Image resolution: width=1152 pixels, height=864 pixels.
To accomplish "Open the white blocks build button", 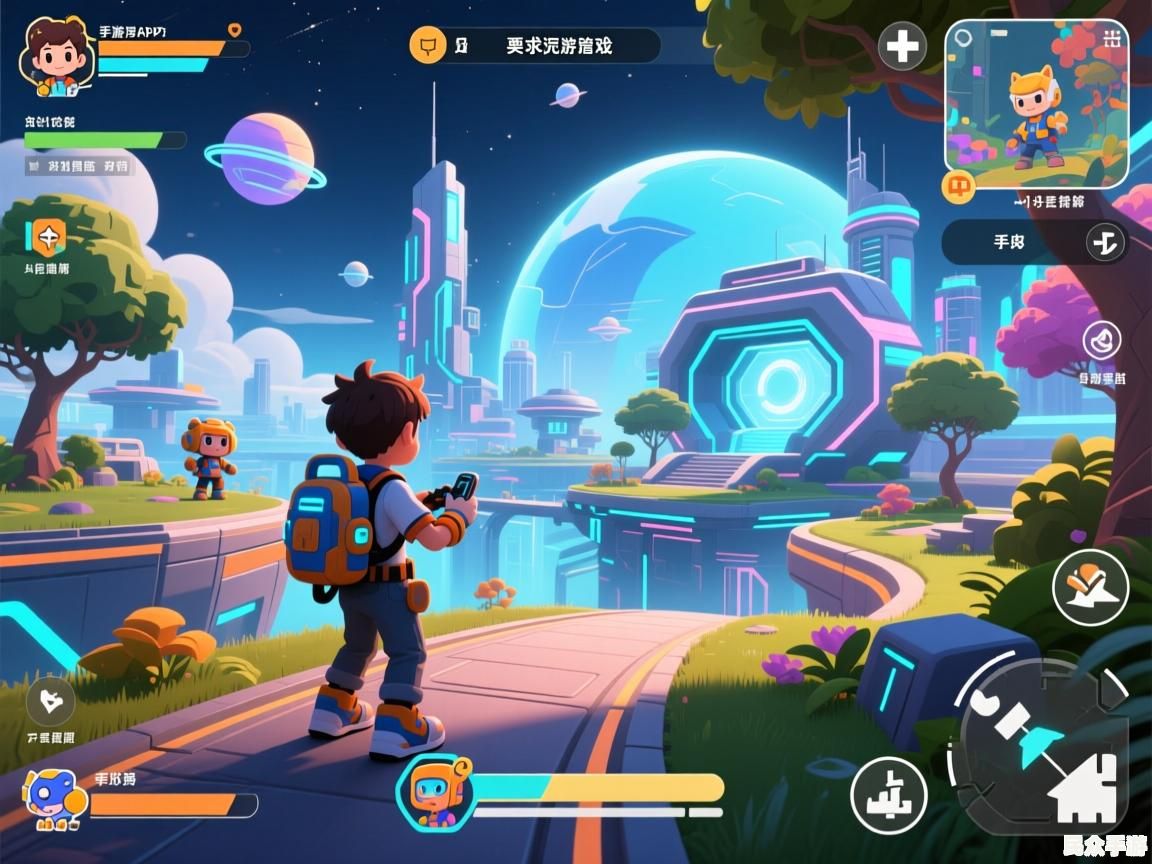I will coord(888,795).
